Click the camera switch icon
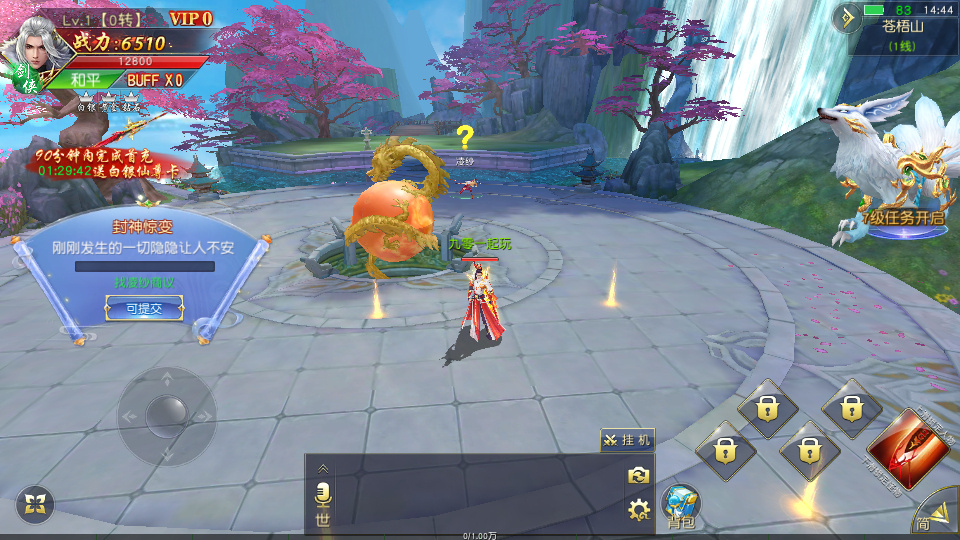 click(639, 476)
